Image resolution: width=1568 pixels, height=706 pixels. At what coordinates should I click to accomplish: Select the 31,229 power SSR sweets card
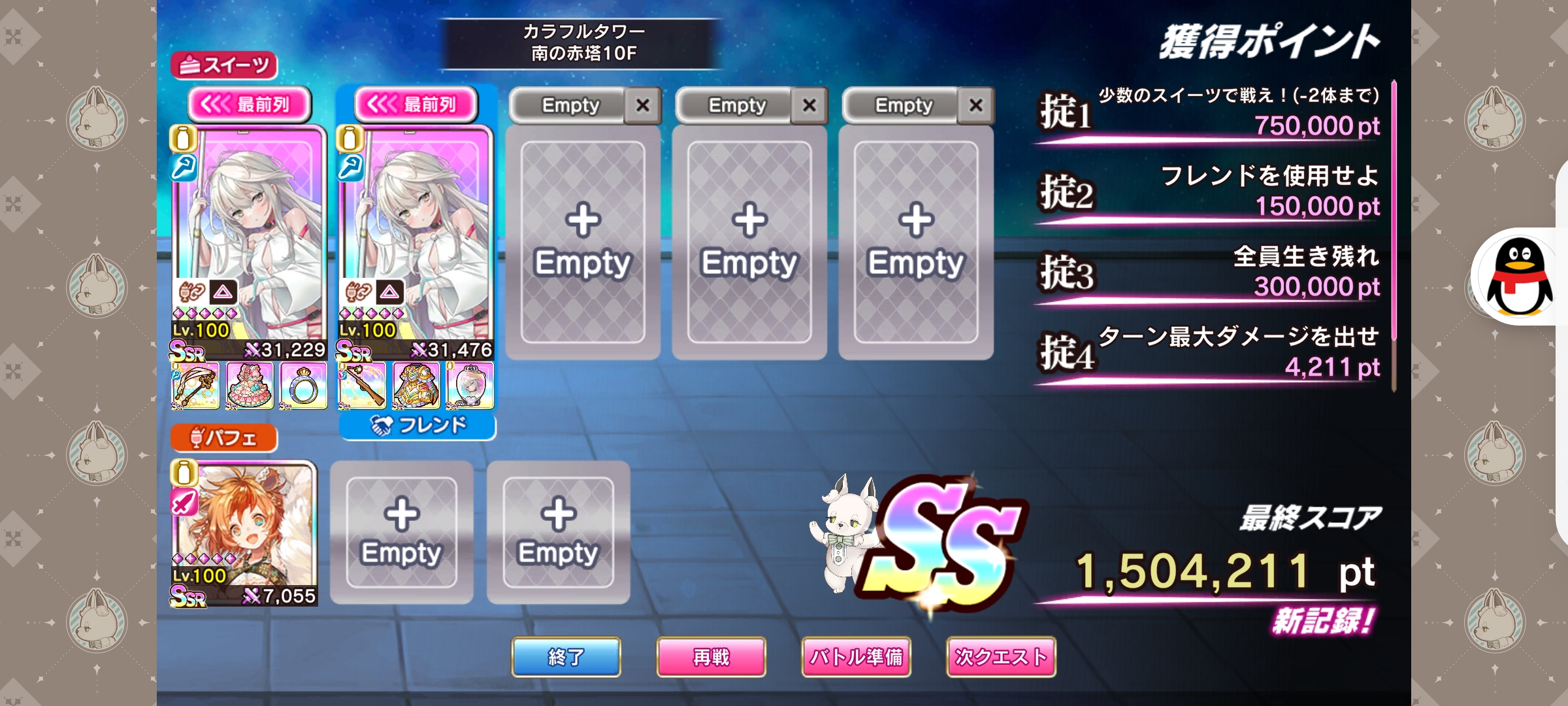249,242
